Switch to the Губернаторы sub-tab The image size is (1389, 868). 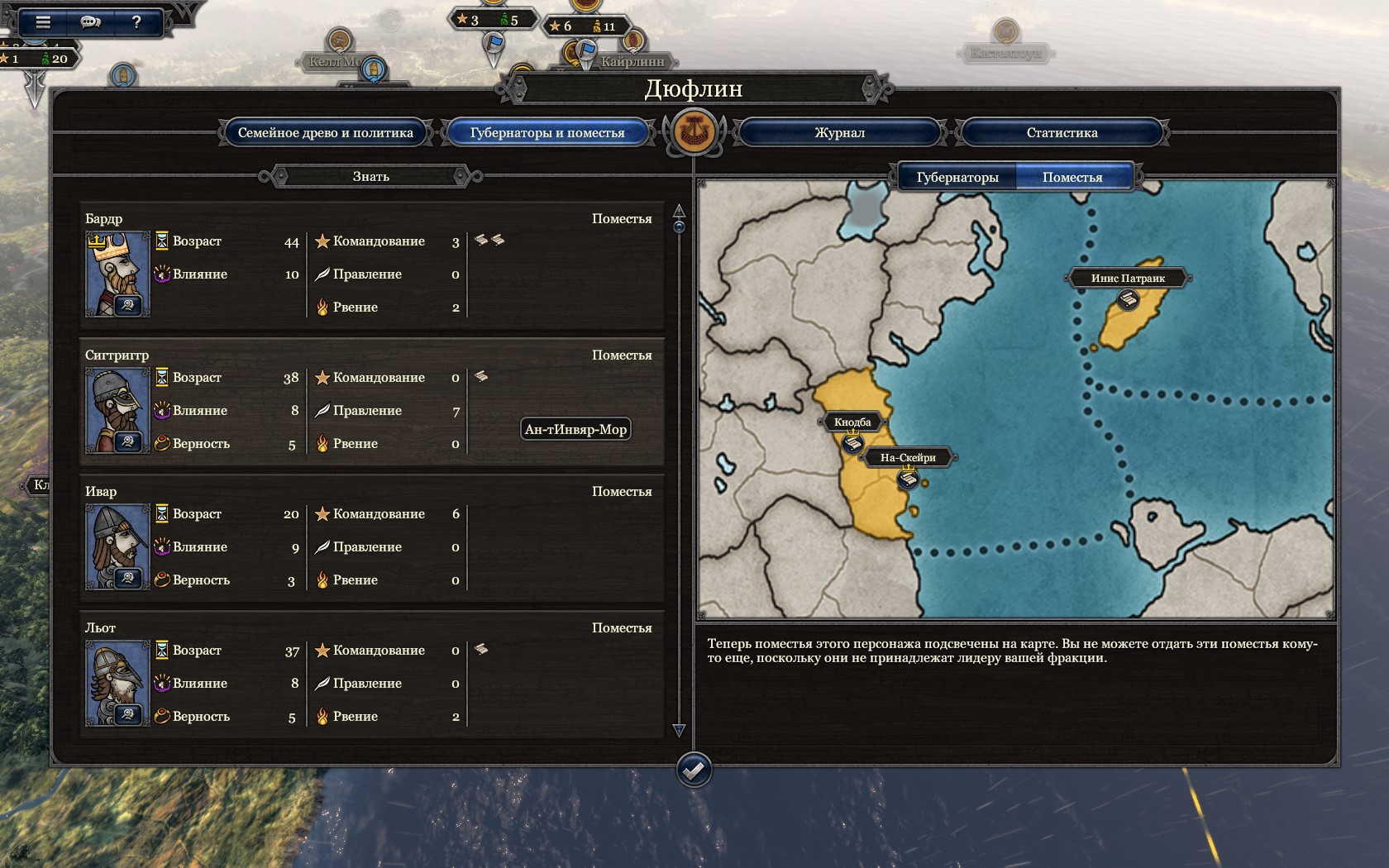957,177
